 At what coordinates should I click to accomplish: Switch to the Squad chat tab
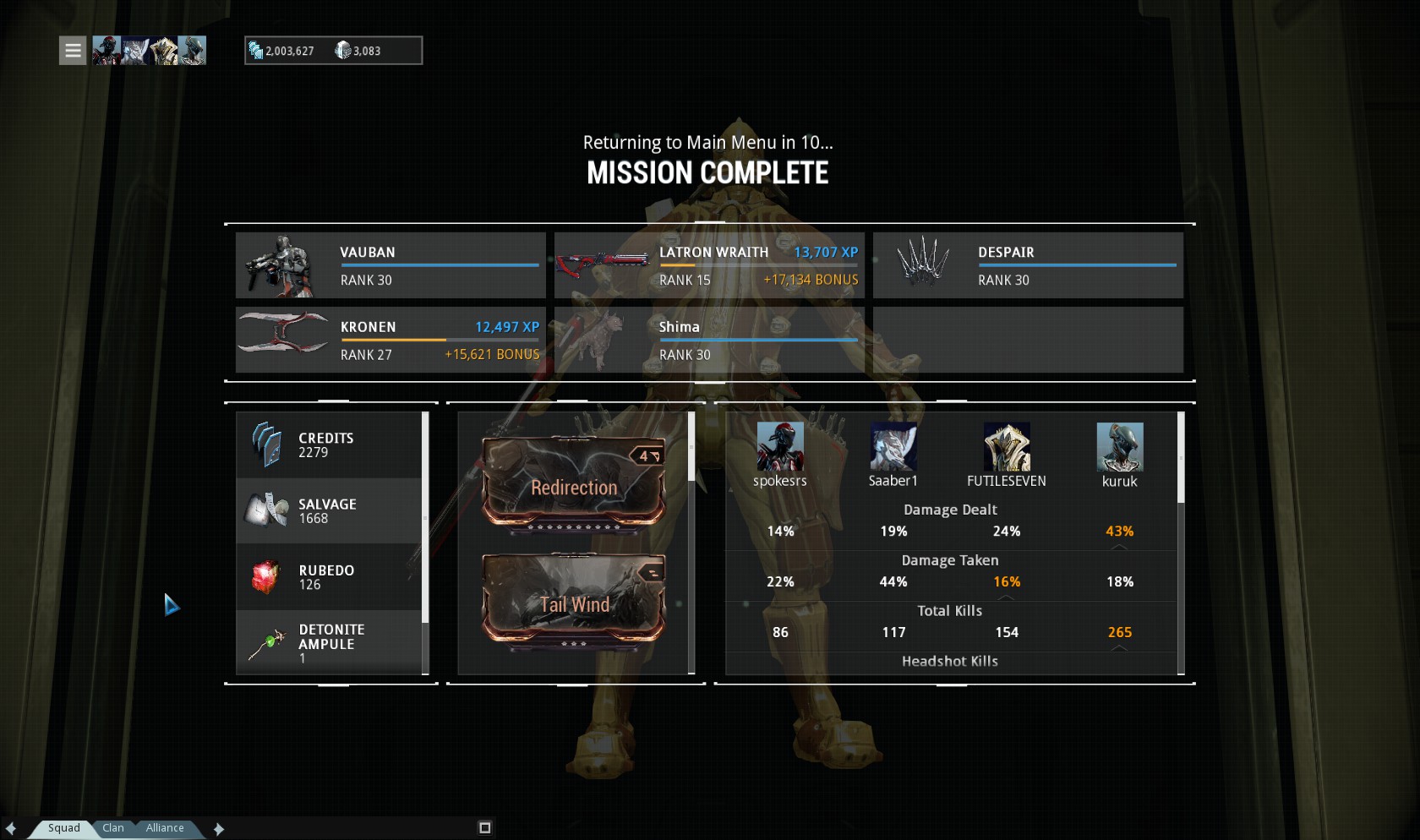63,828
